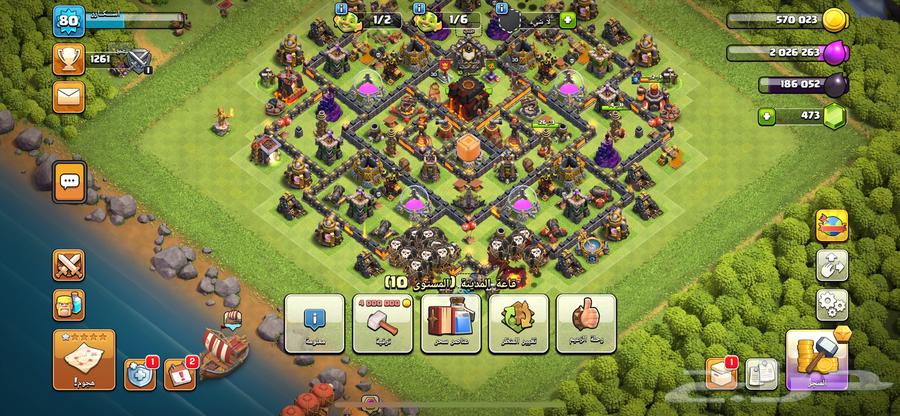Open the settings gears button

[x=830, y=303]
